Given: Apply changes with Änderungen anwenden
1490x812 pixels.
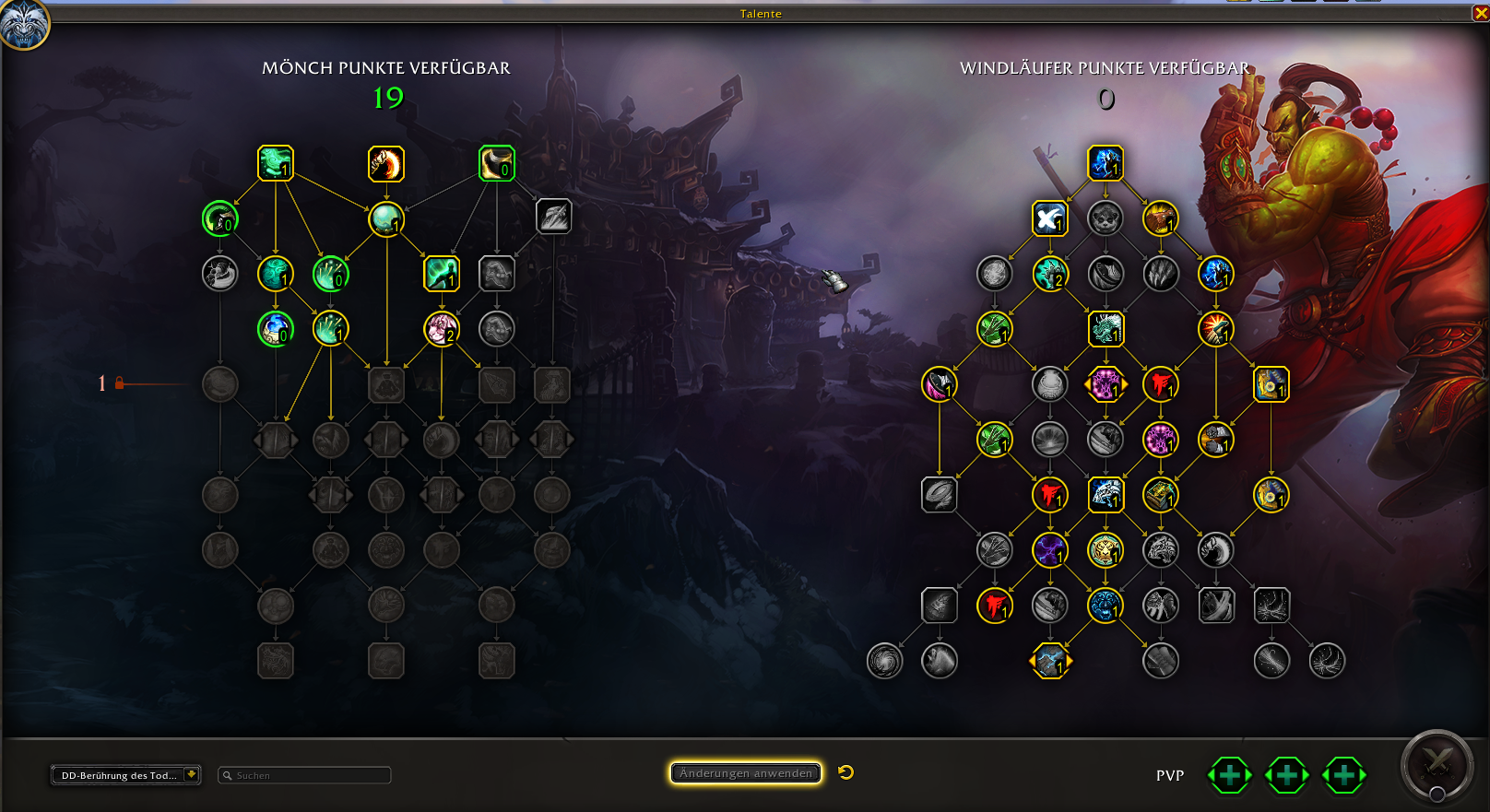Looking at the screenshot, I should tap(745, 773).
